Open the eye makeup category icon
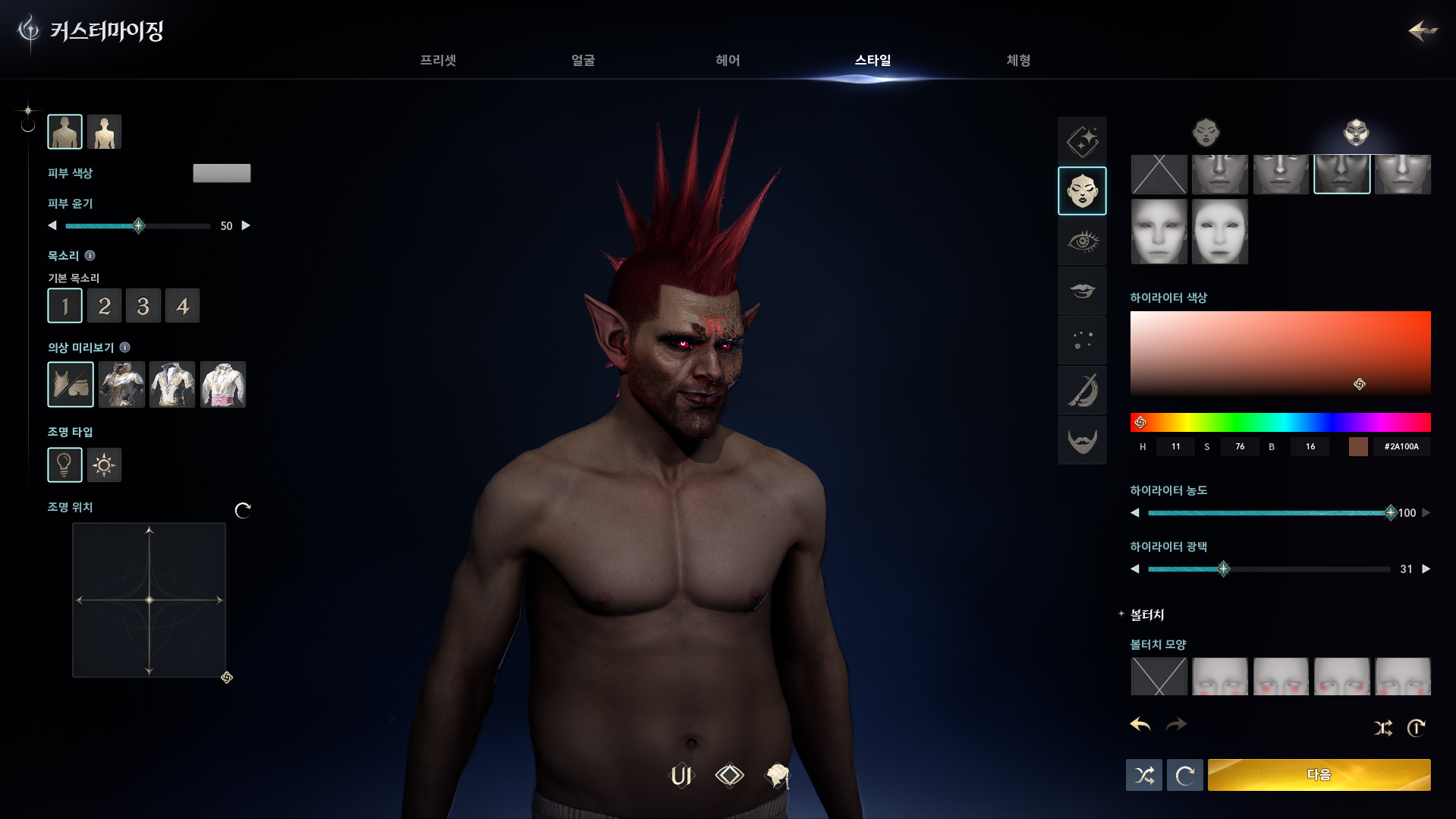This screenshot has height=819, width=1456. click(1082, 241)
